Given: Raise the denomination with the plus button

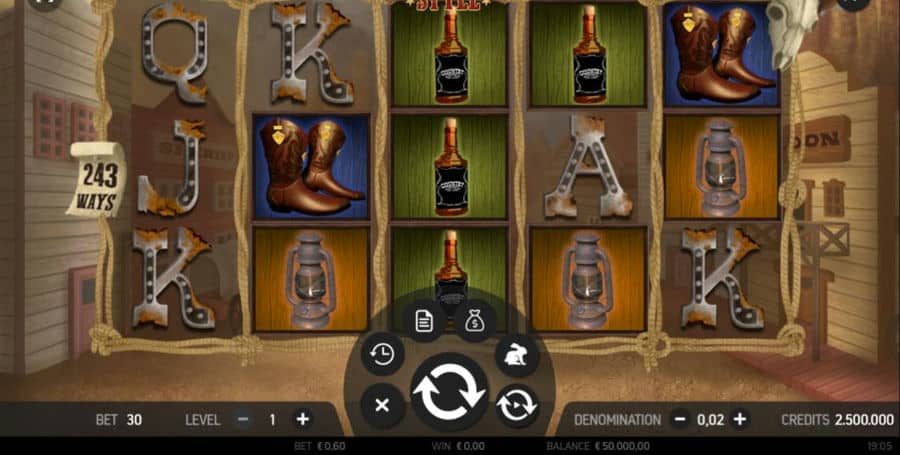Looking at the screenshot, I should click(740, 420).
